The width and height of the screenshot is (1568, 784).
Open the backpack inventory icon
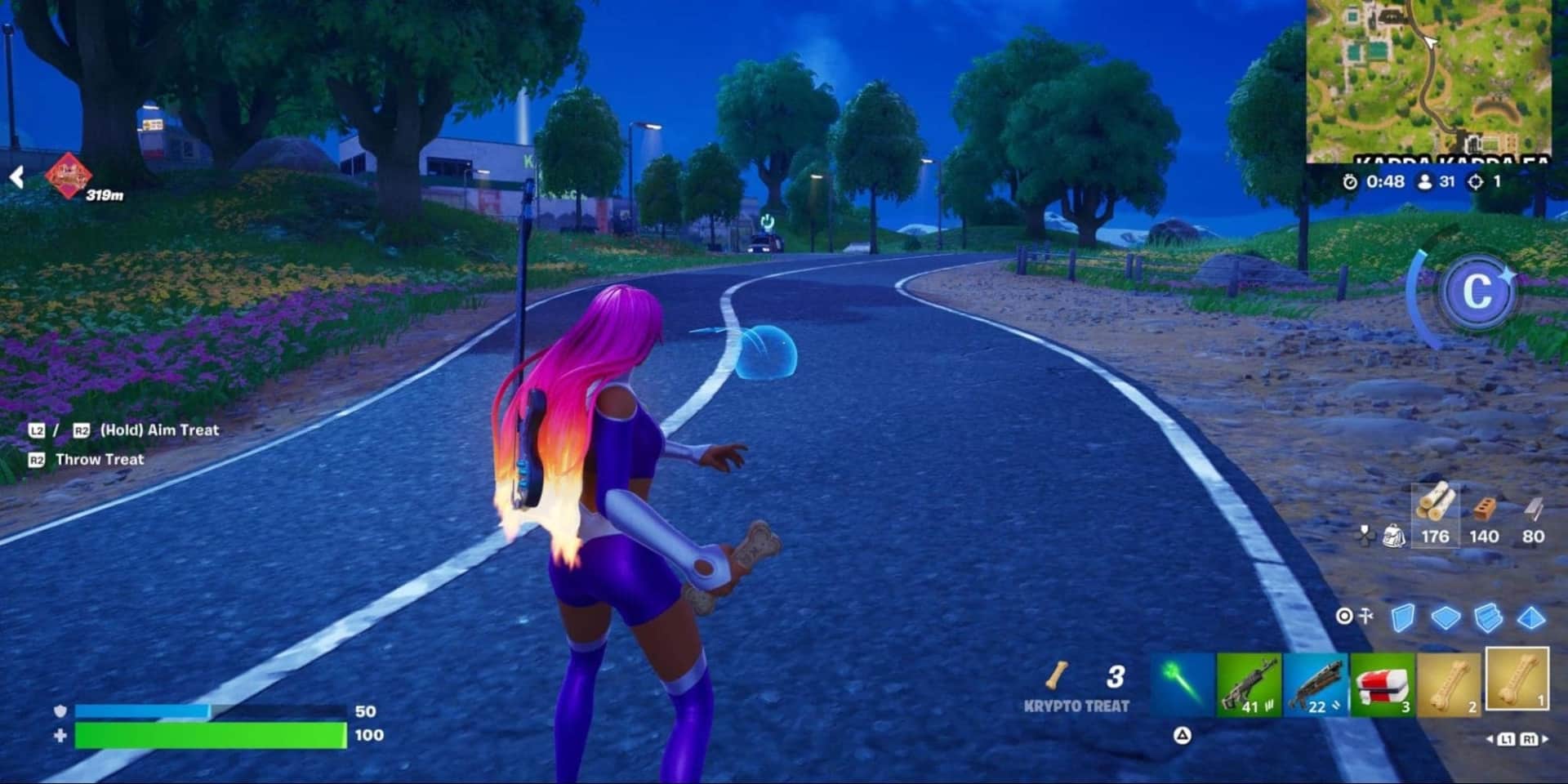point(1394,536)
